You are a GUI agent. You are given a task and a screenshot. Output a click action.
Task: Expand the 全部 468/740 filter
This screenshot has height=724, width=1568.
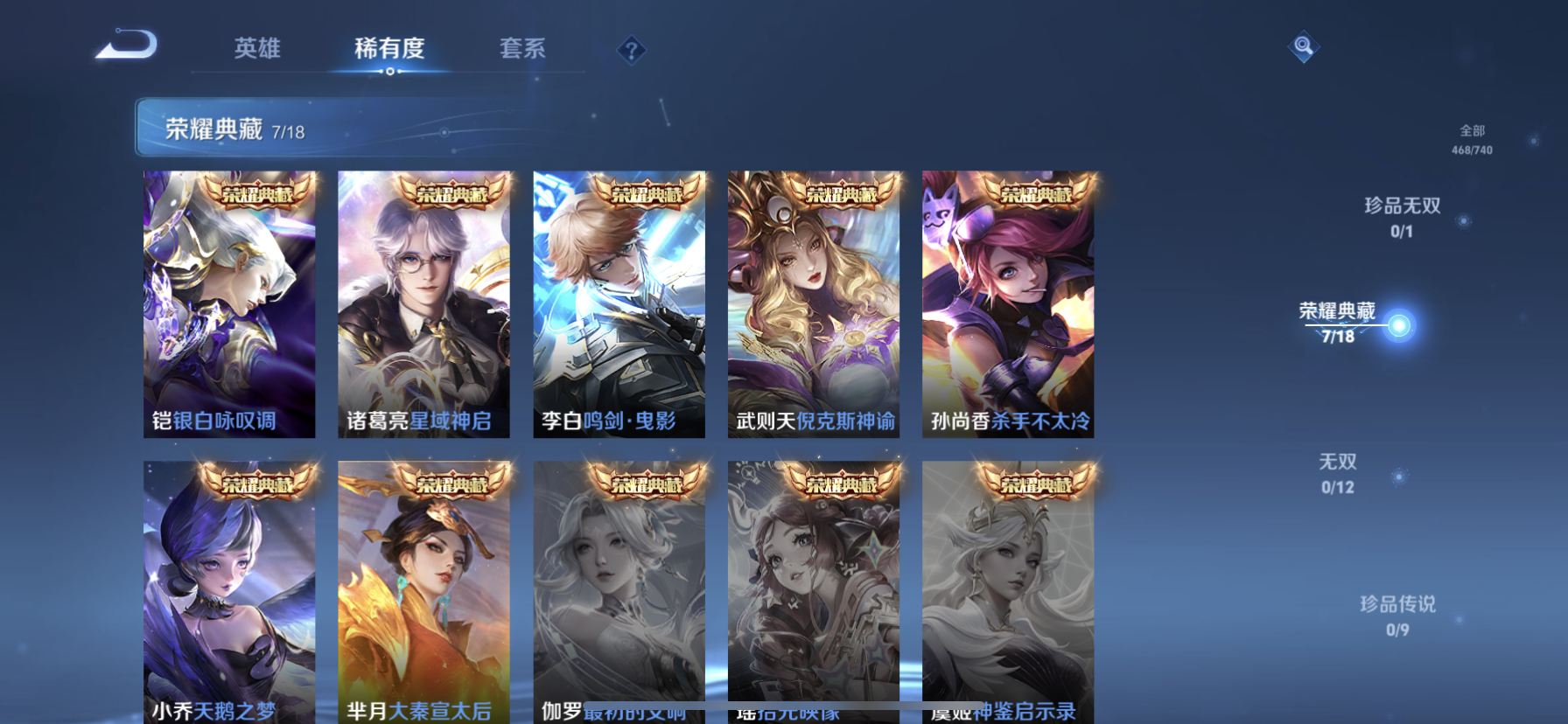(x=1473, y=138)
